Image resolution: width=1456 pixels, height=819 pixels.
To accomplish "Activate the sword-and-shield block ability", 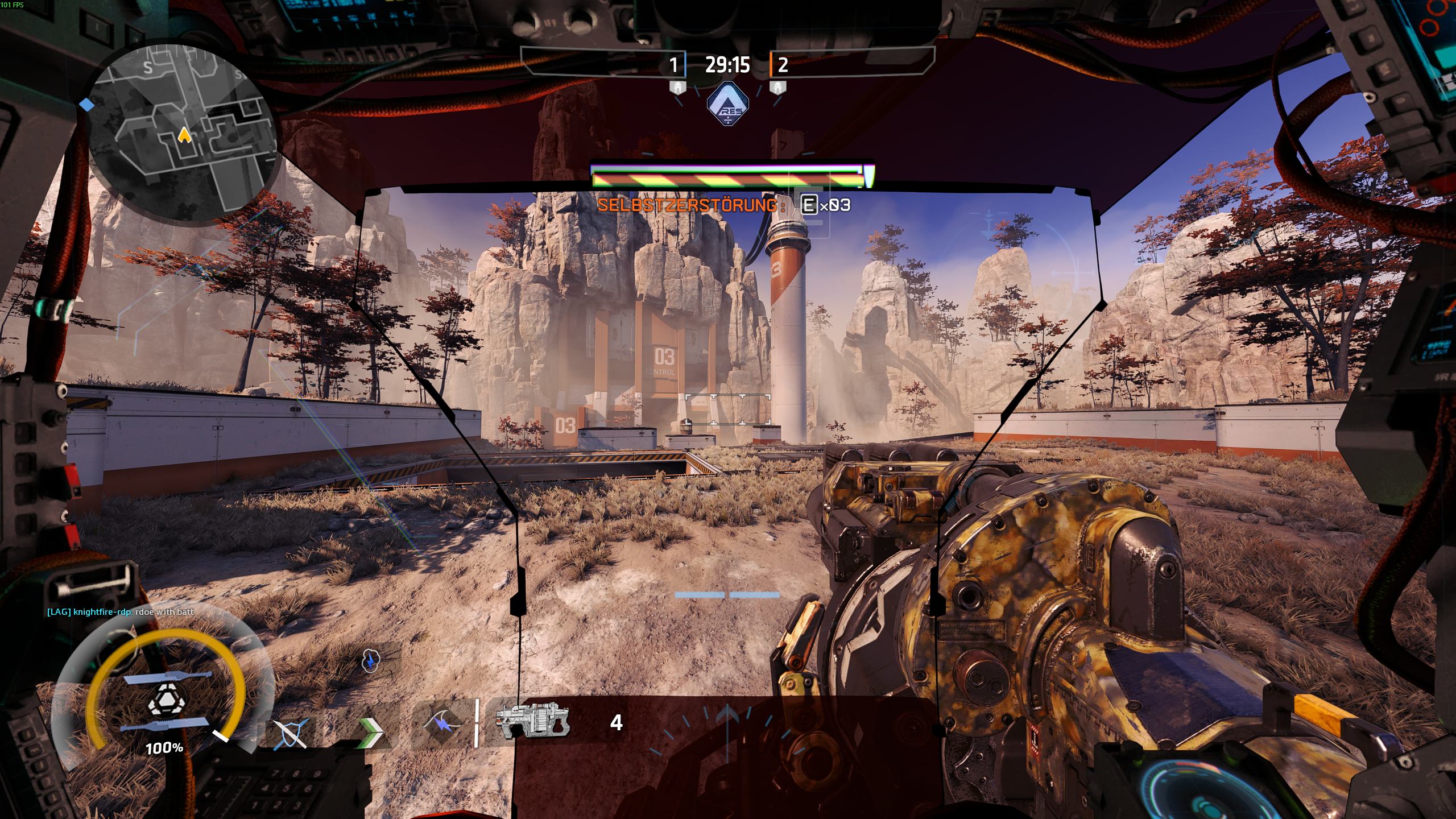I will [x=291, y=733].
